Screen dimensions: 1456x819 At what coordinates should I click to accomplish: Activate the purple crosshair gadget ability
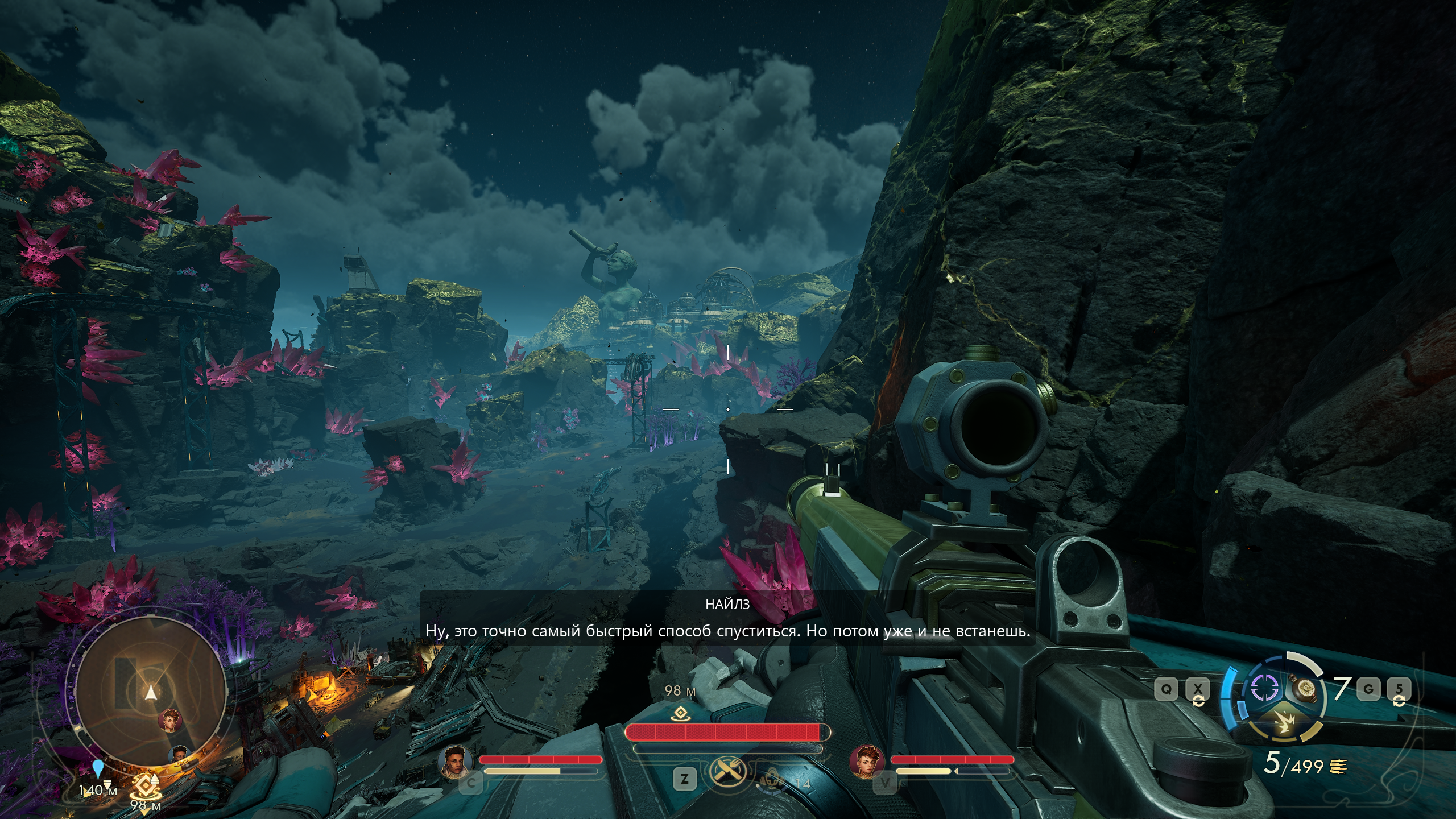pyautogui.click(x=1264, y=689)
